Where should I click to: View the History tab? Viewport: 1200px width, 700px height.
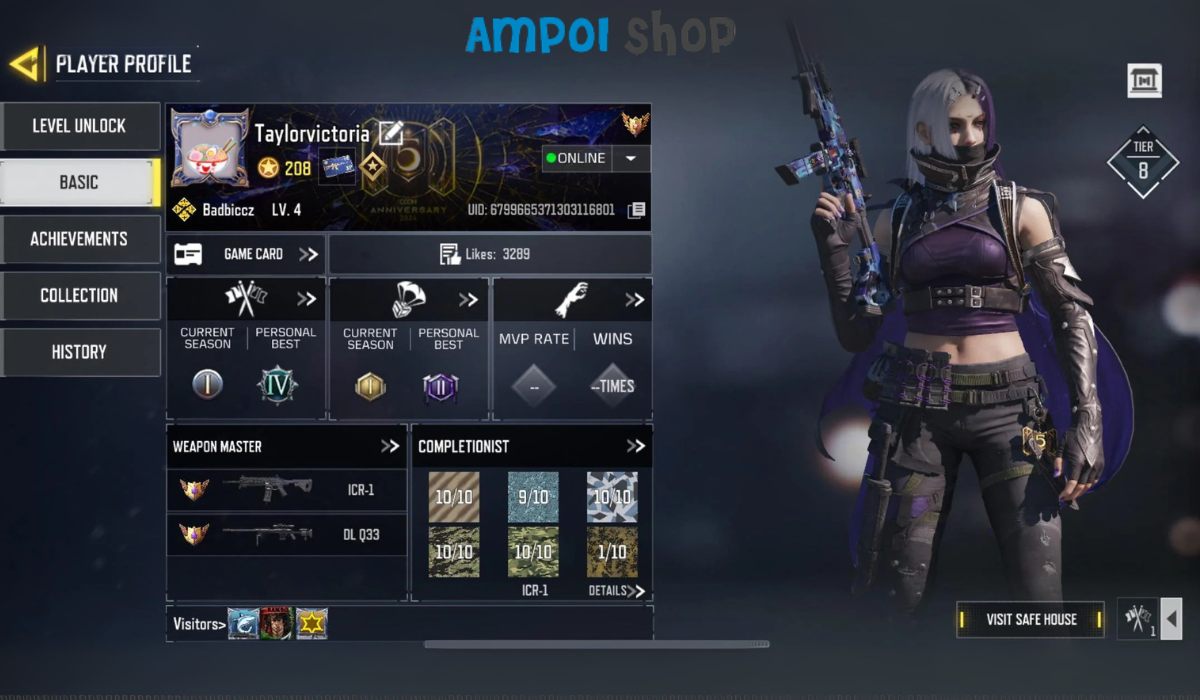[79, 352]
